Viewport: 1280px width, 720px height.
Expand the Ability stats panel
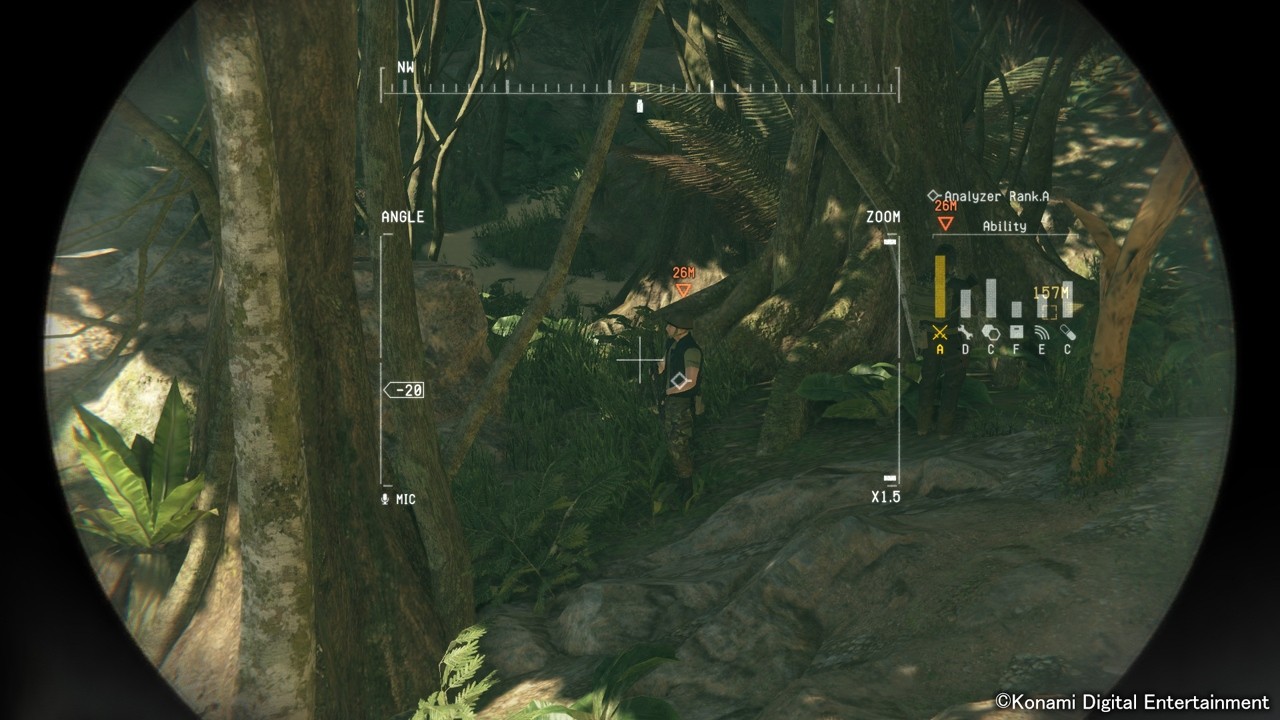click(1005, 226)
